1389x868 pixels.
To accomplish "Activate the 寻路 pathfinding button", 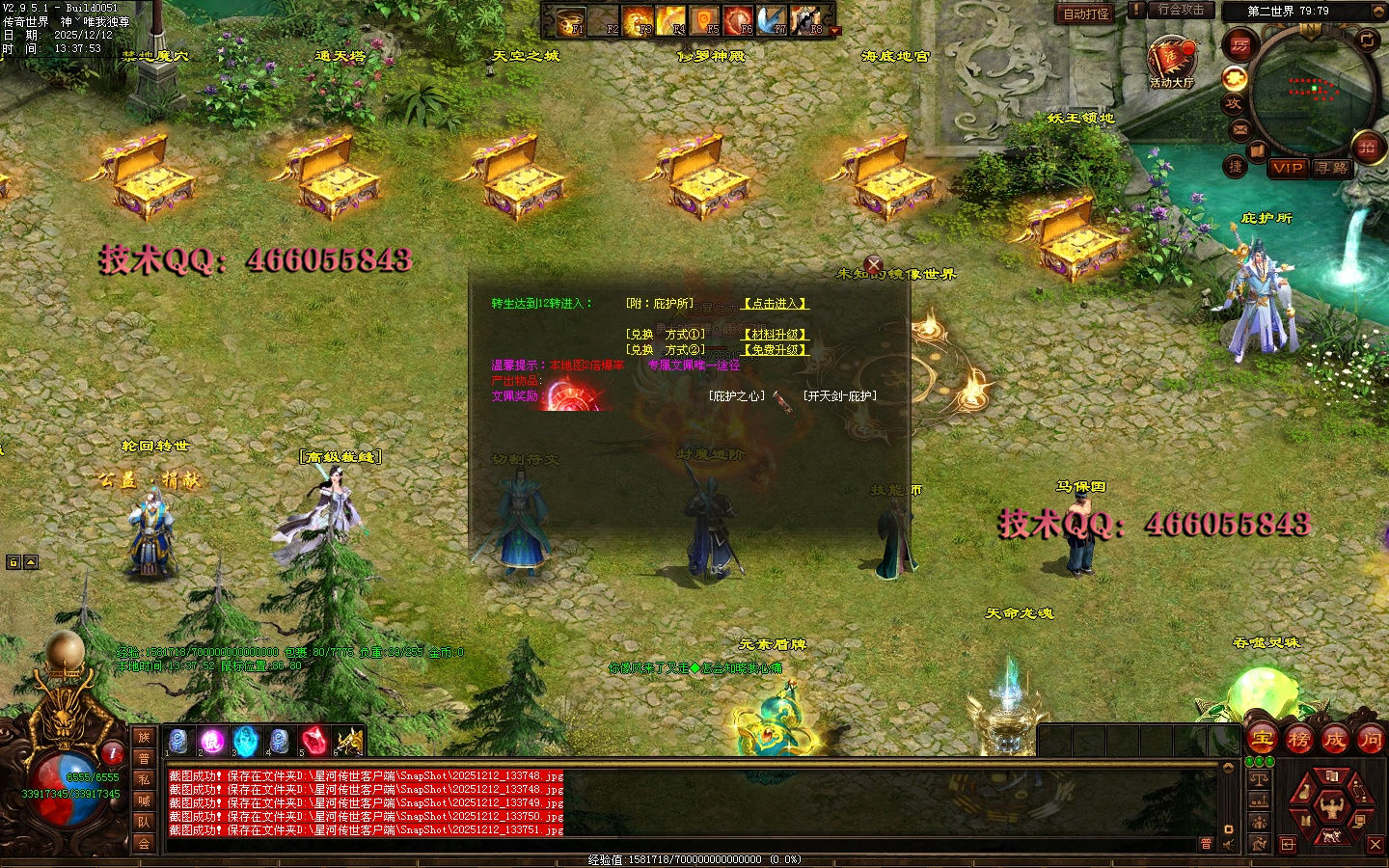I will 1333,168.
